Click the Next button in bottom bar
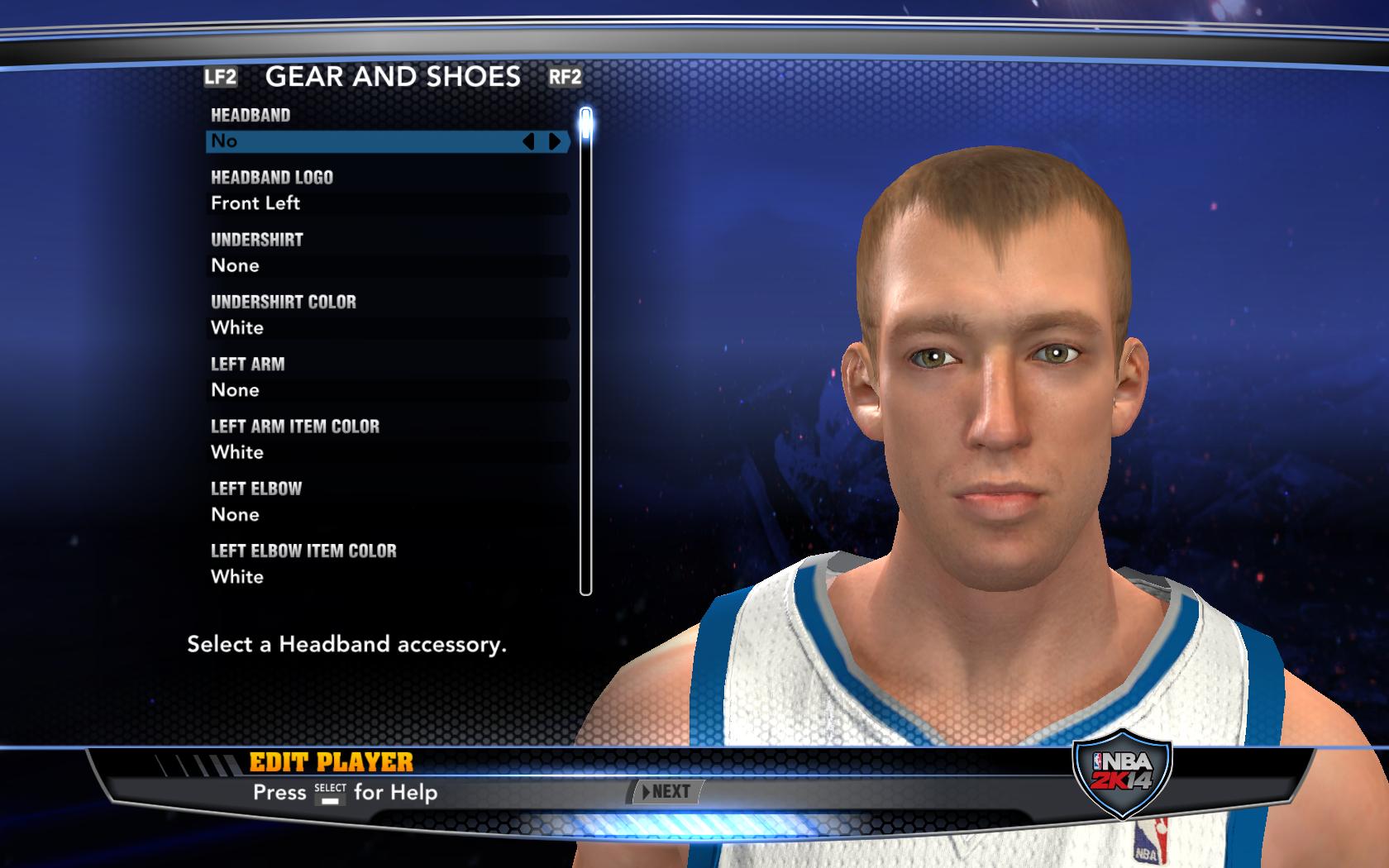 (668, 792)
